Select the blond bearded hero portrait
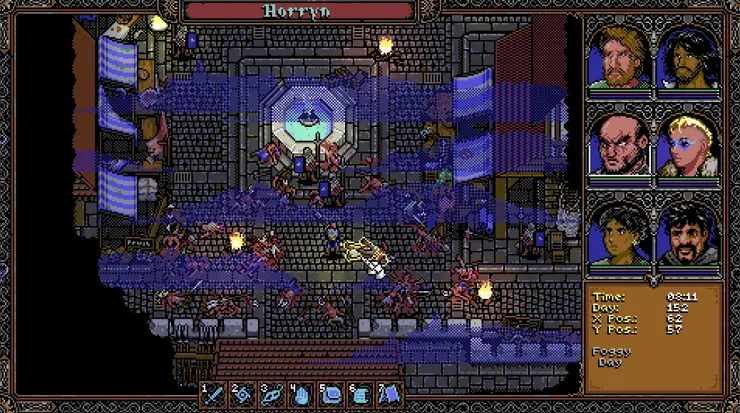Viewport: 740px width, 413px height. 619,57
